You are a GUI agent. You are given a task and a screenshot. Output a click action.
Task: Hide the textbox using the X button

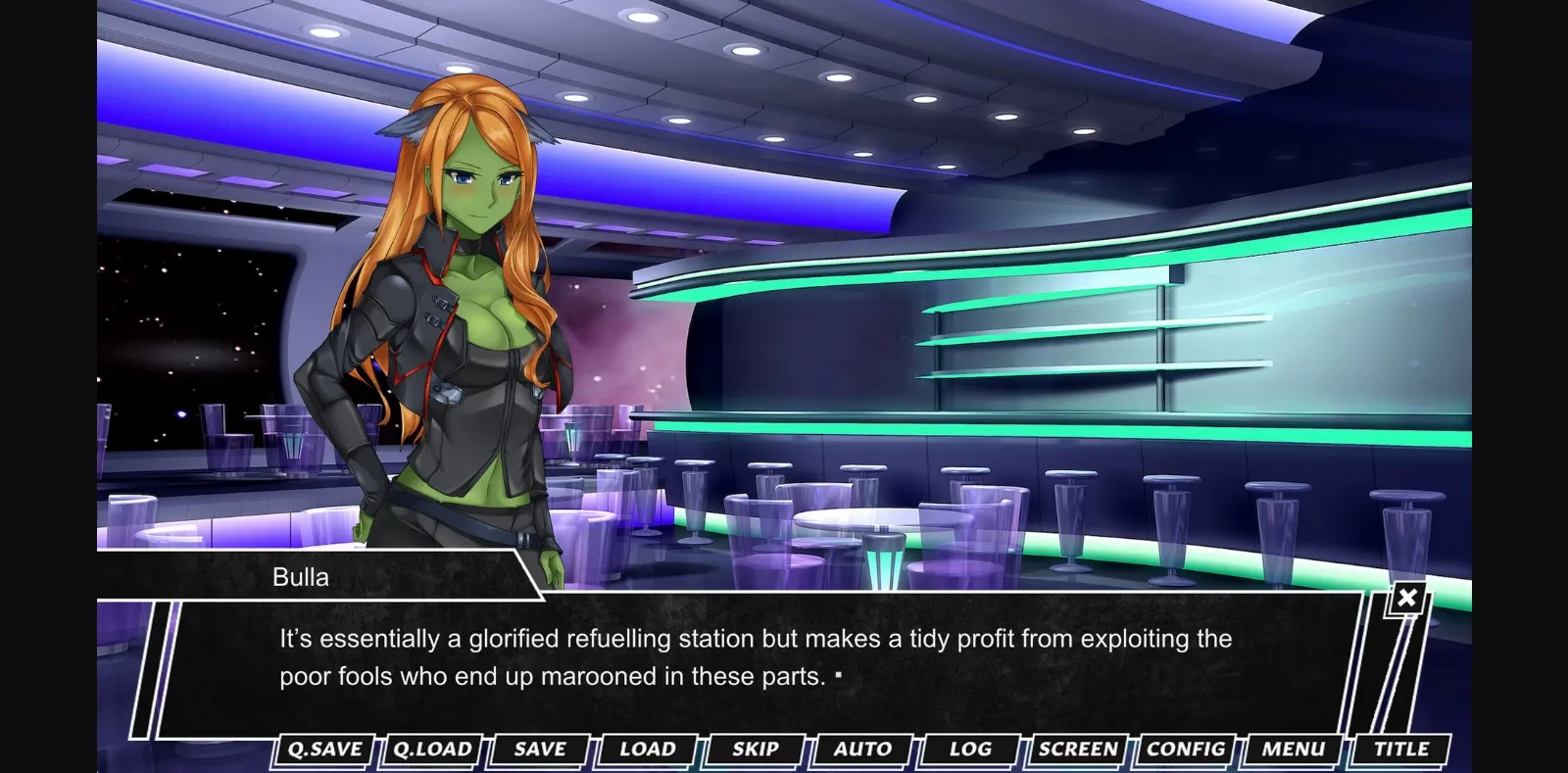(x=1407, y=598)
